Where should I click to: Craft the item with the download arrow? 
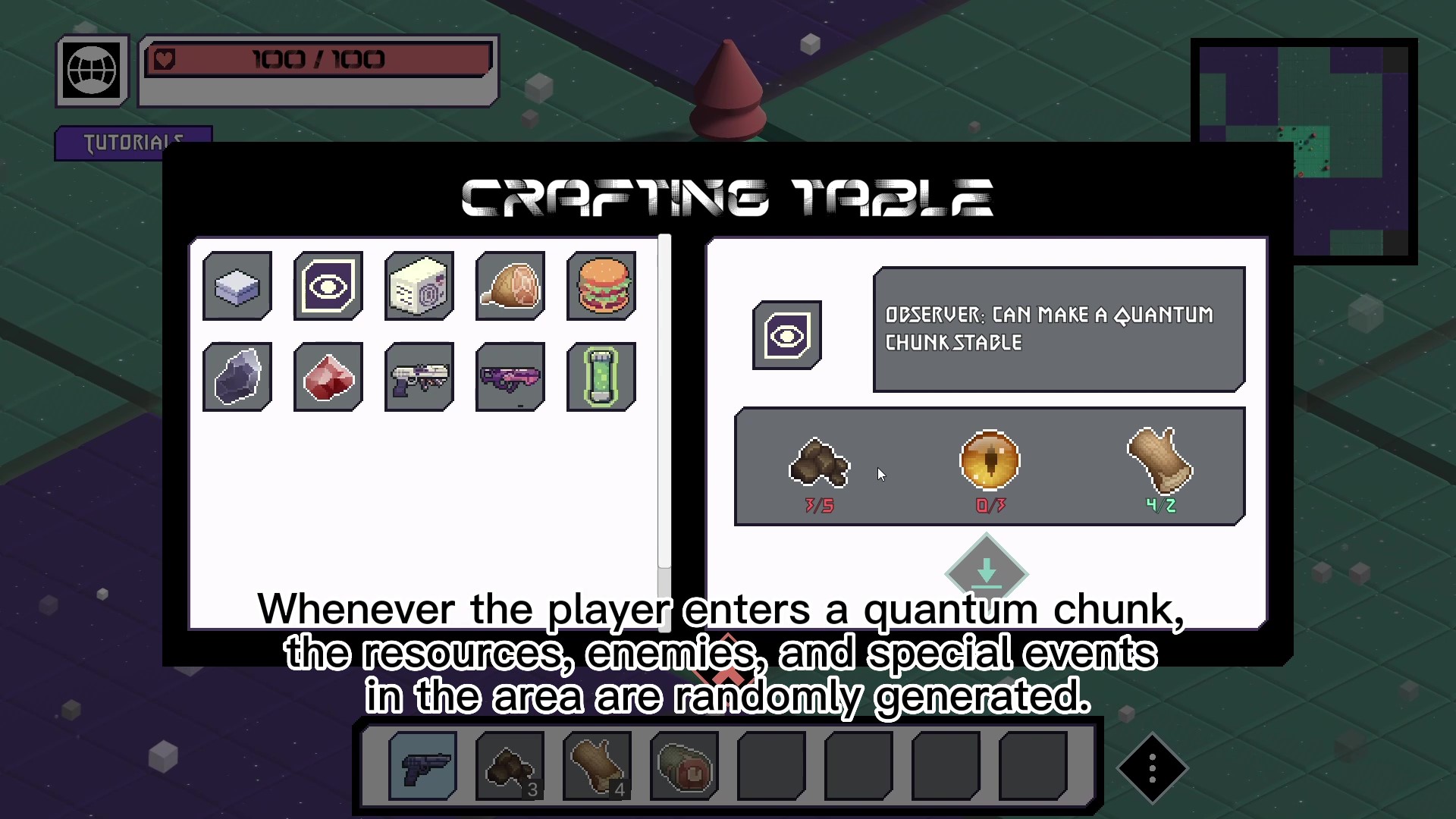986,572
